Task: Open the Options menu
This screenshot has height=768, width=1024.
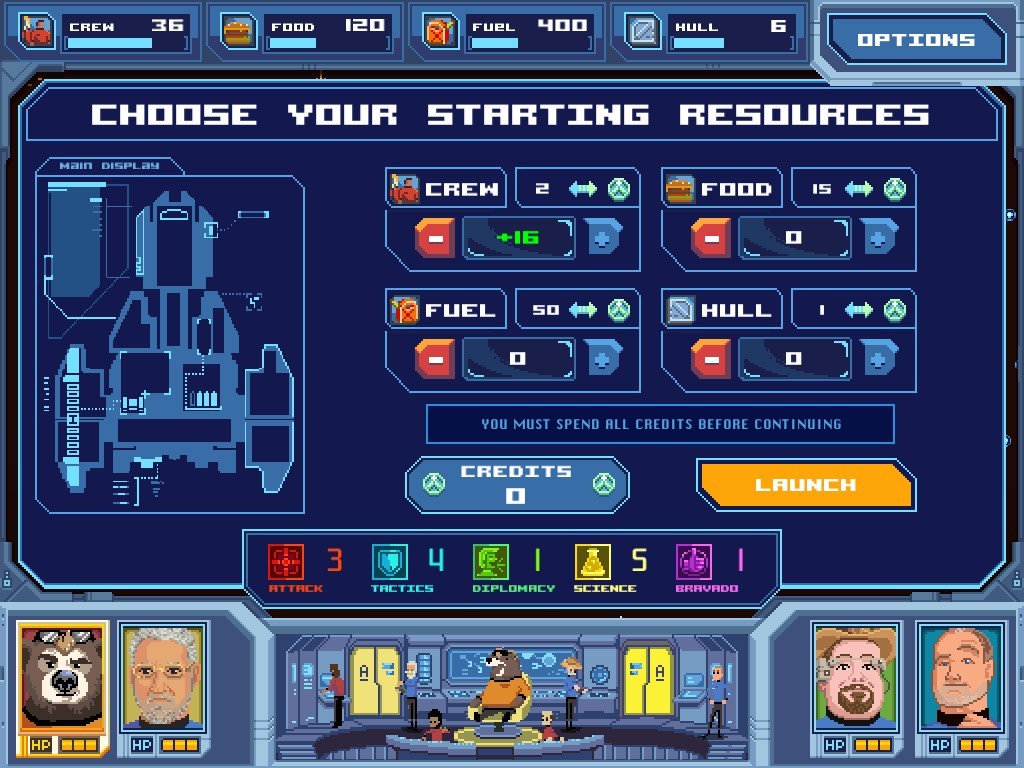Action: 914,40
